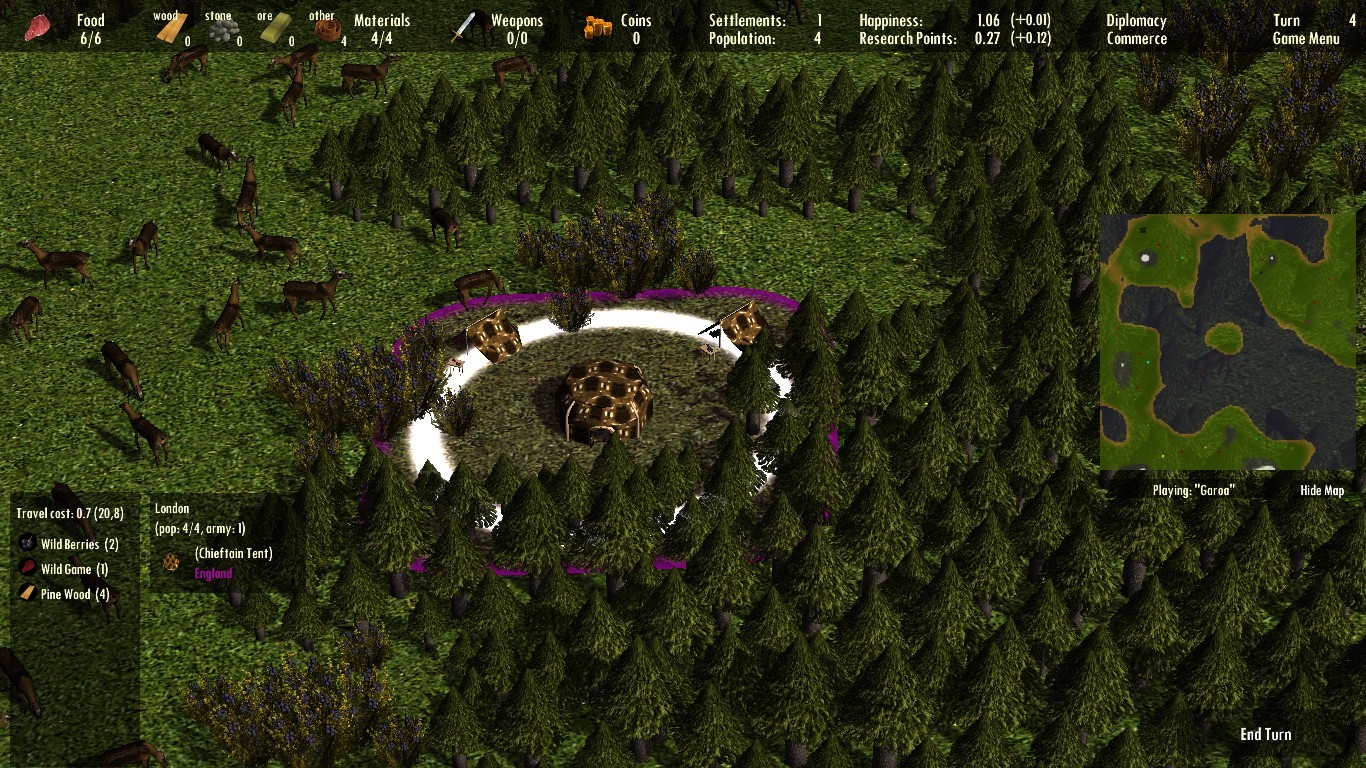Click the England faction link
The image size is (1366, 768).
214,573
